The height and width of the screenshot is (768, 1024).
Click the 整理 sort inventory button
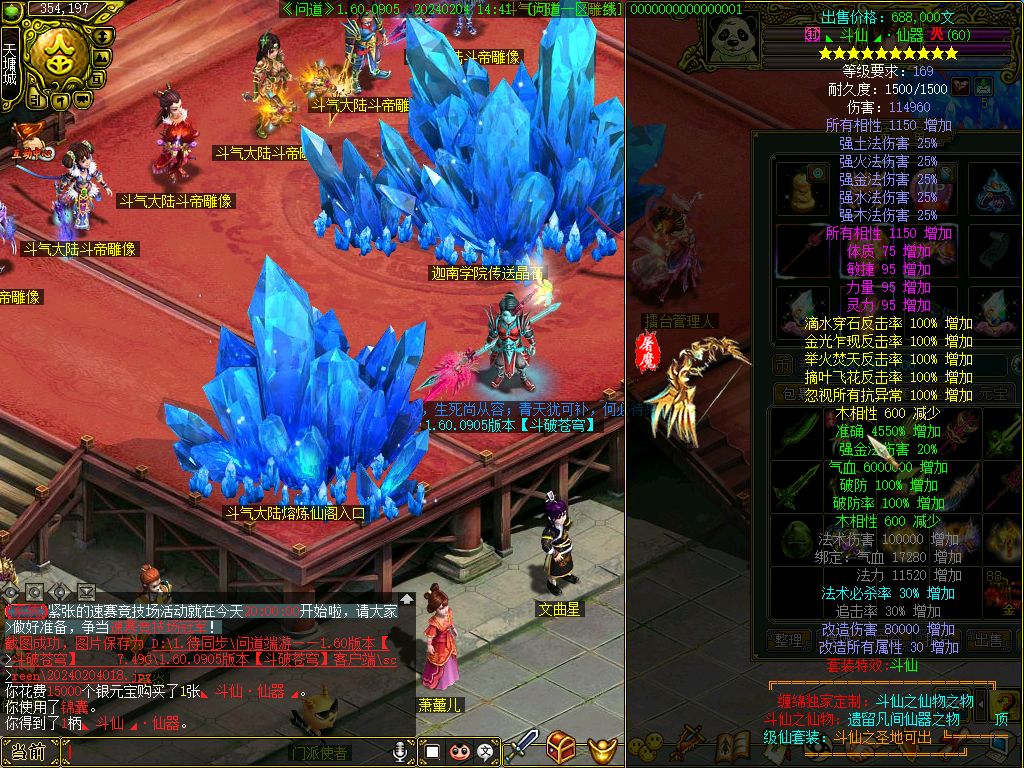point(787,640)
